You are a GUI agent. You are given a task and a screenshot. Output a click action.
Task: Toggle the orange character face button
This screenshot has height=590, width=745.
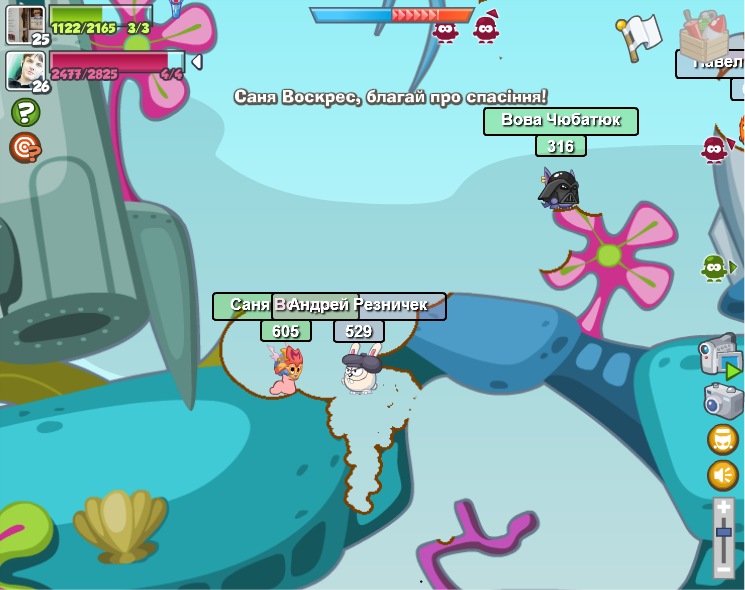pos(723,439)
